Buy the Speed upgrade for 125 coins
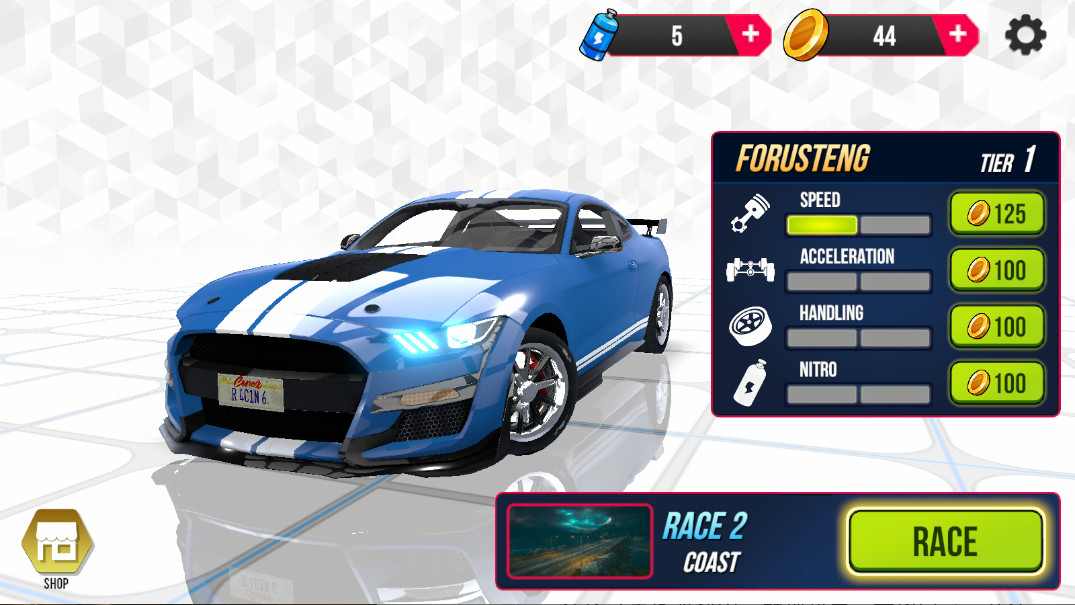This screenshot has height=605, width=1075. pos(996,214)
